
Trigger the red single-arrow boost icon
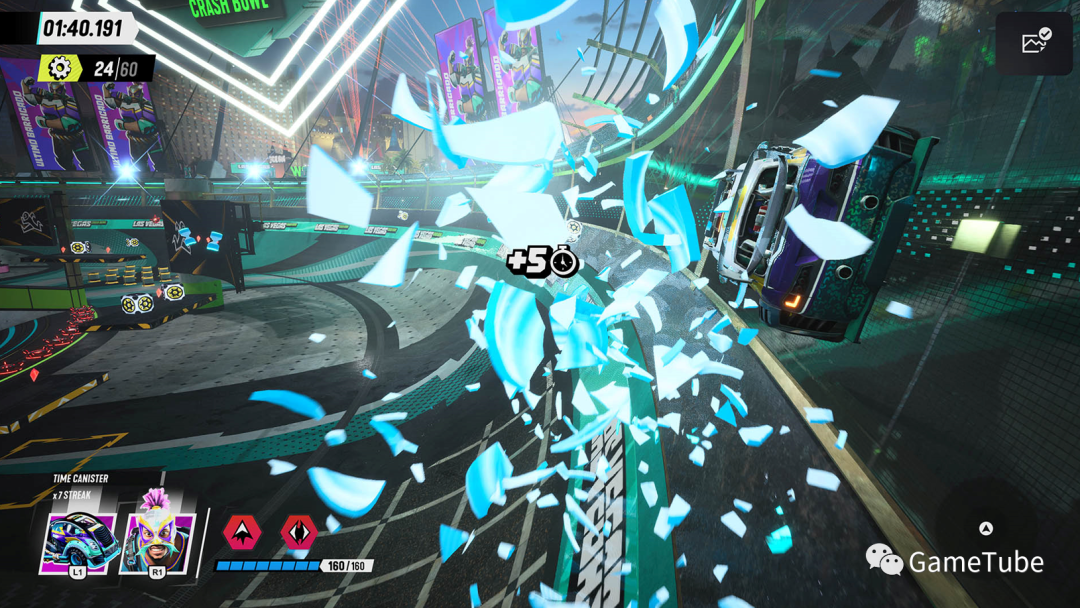coord(241,532)
